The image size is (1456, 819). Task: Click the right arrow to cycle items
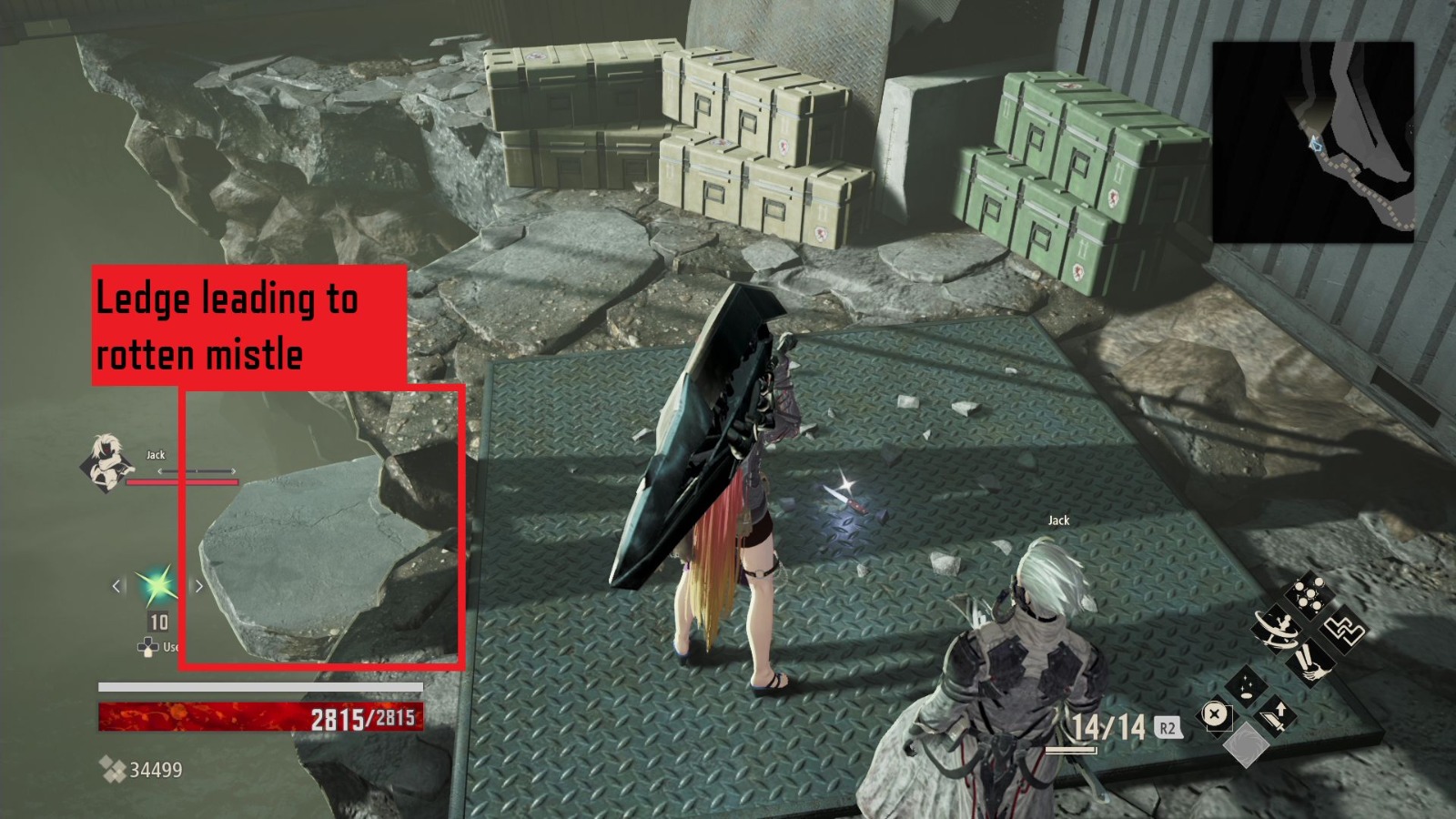tap(198, 587)
